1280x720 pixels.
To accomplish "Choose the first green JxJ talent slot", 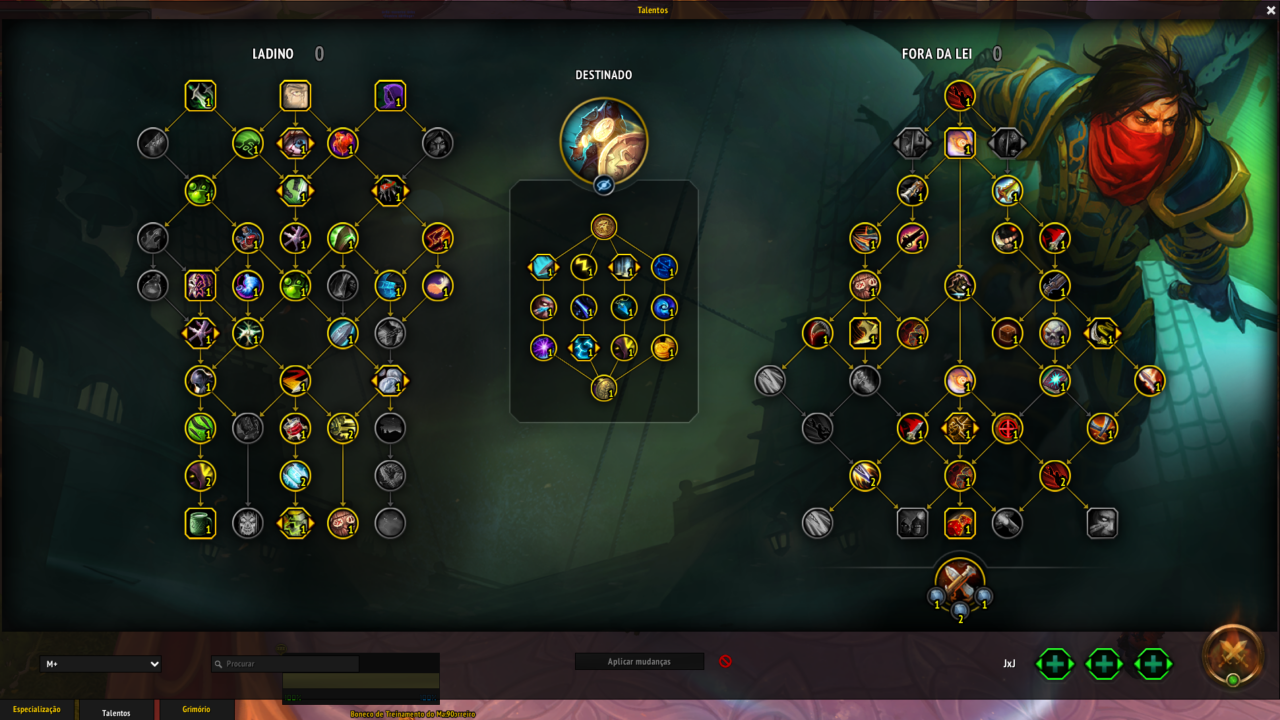I will click(1055, 663).
